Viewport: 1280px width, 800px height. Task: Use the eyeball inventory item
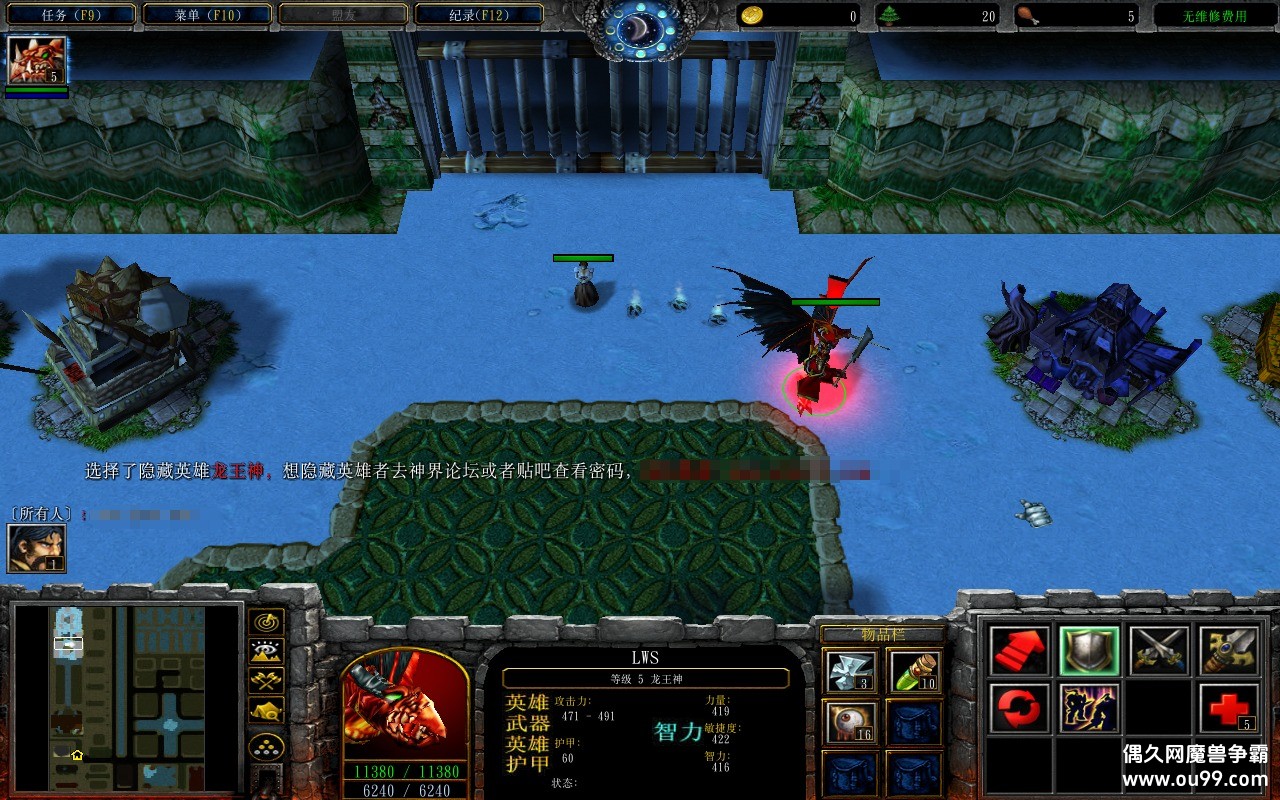coord(852,722)
